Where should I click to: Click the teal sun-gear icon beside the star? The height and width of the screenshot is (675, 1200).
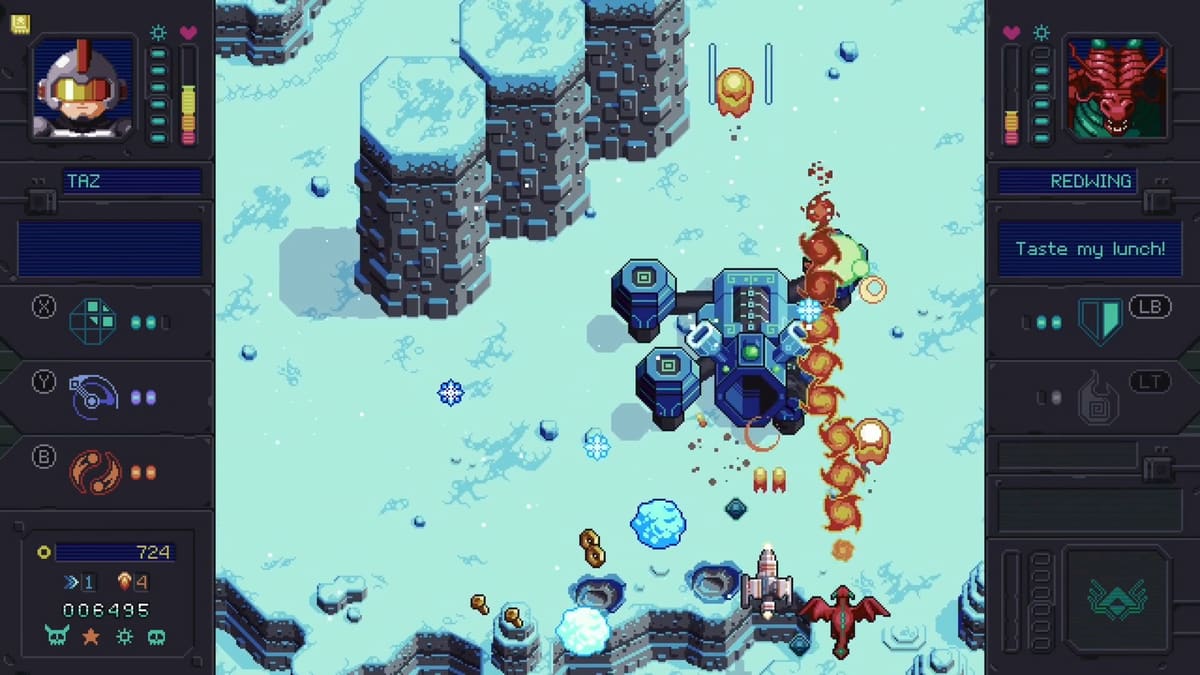point(124,636)
